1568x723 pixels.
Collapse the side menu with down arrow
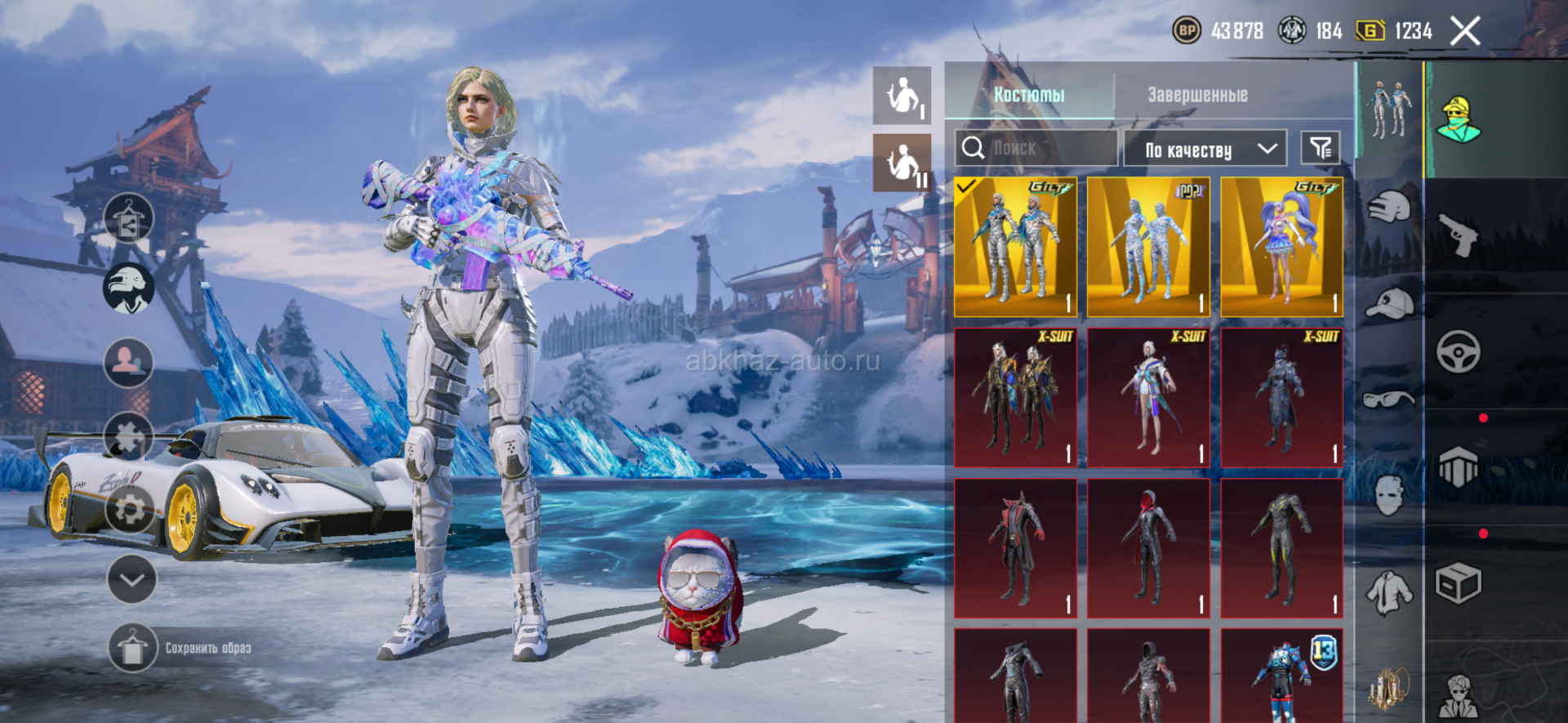(x=131, y=579)
